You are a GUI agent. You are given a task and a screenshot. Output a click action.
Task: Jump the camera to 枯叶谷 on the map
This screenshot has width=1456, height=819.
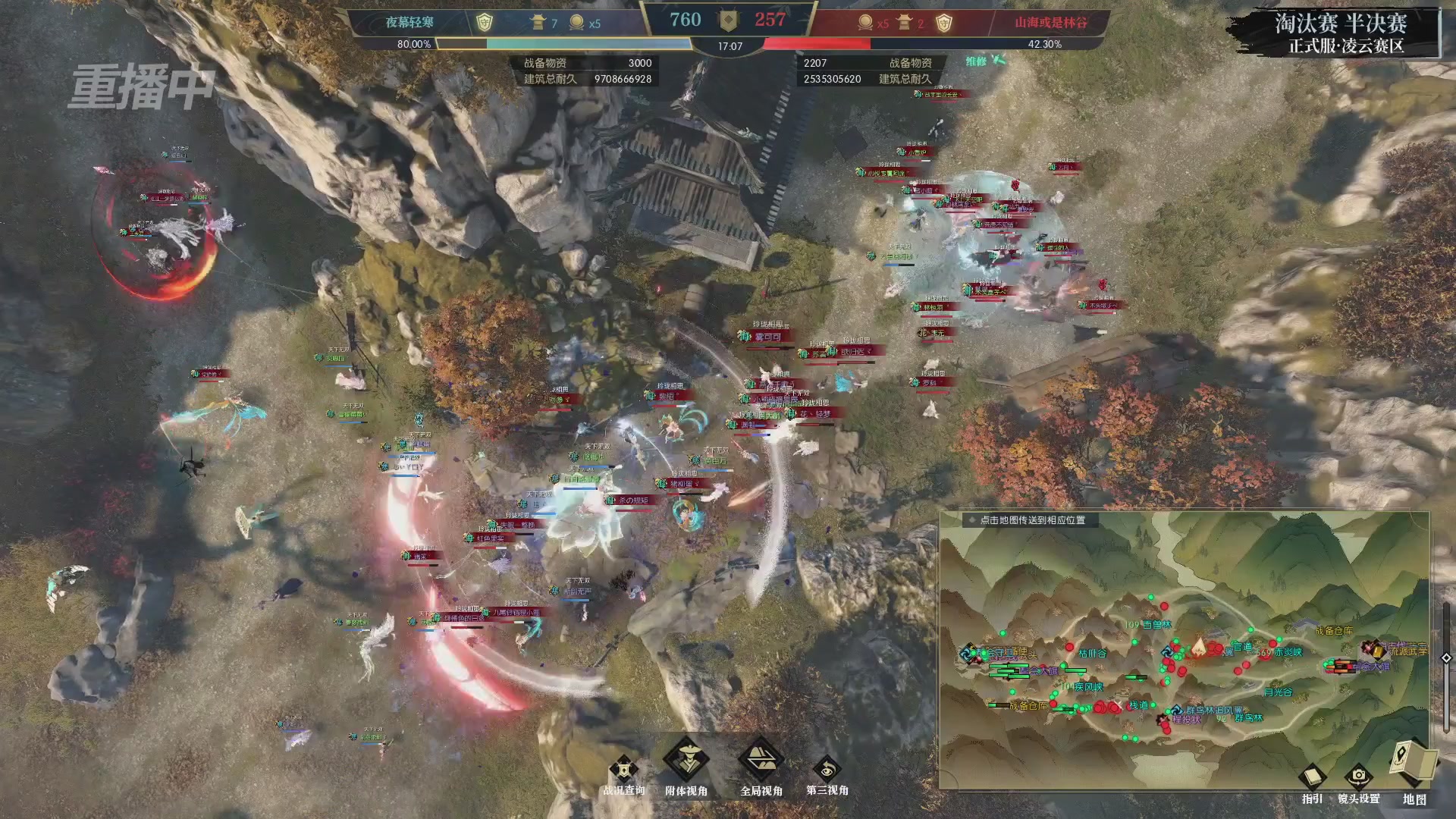coord(1092,653)
